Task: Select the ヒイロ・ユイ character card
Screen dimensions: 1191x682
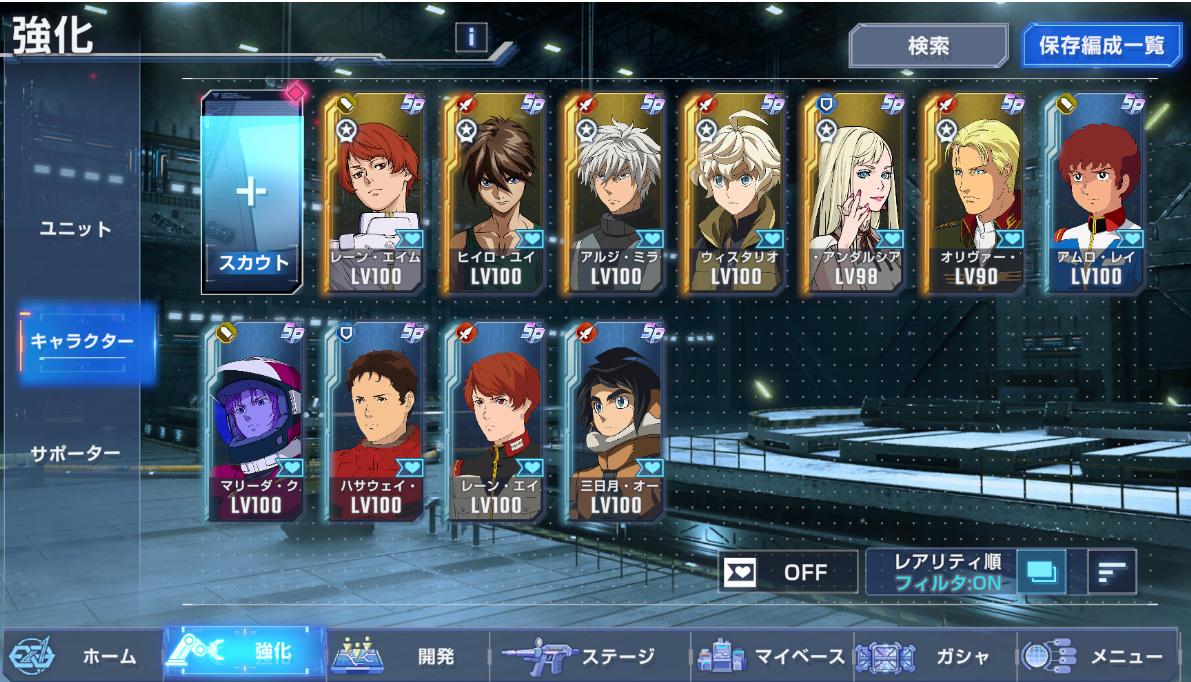Action: pos(495,193)
